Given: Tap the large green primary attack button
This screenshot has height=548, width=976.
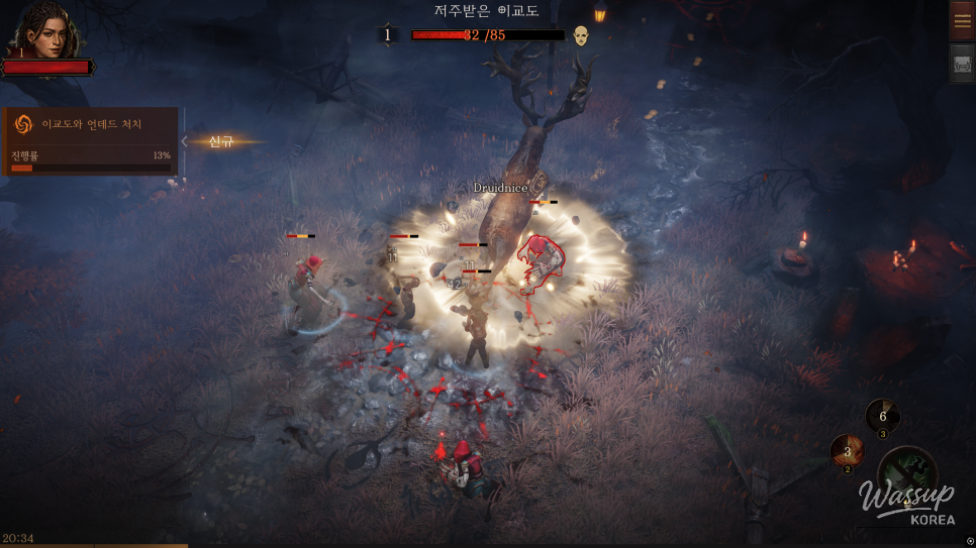Looking at the screenshot, I should pos(907,476).
